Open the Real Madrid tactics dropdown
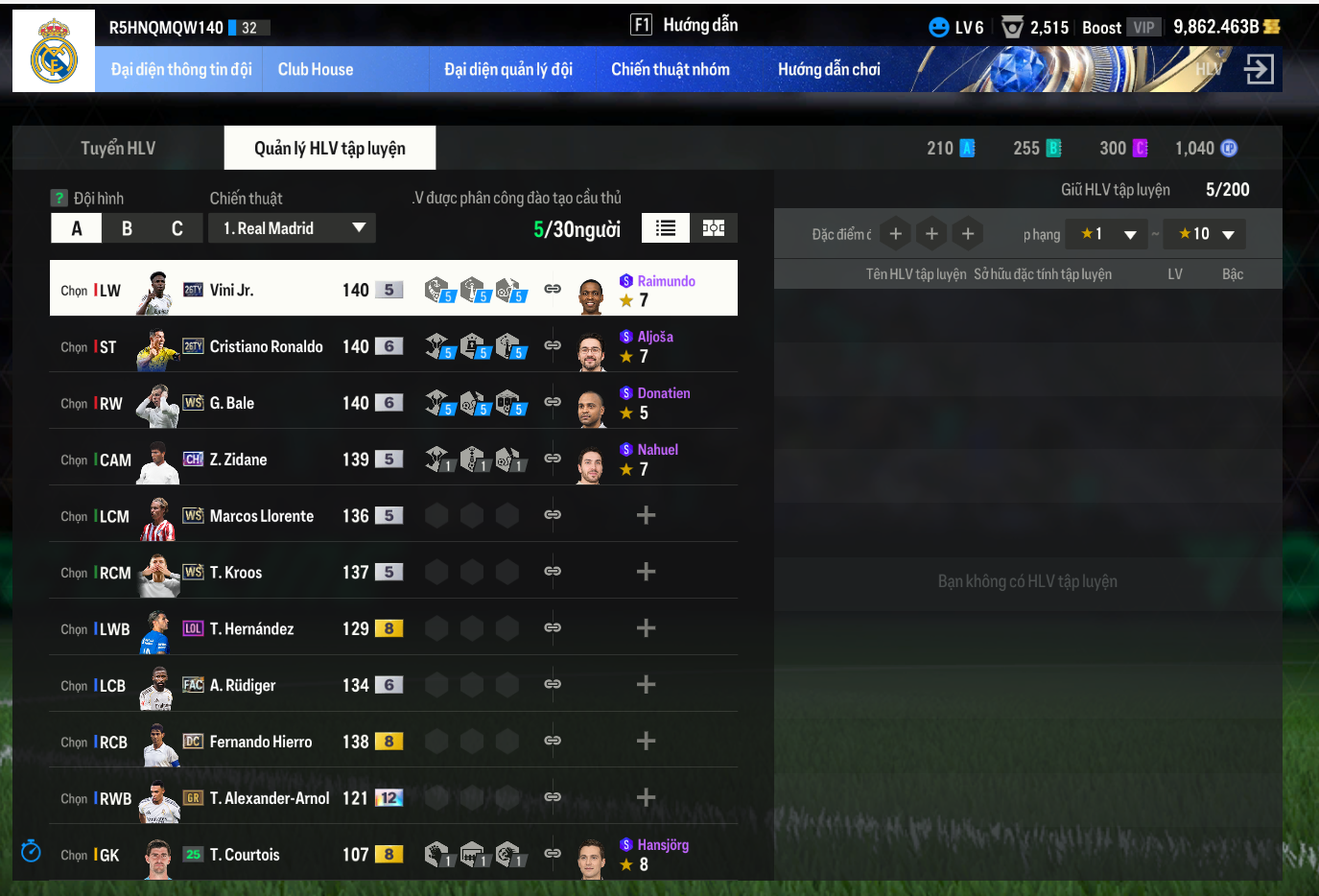The width and height of the screenshot is (1319, 896). coord(293,228)
